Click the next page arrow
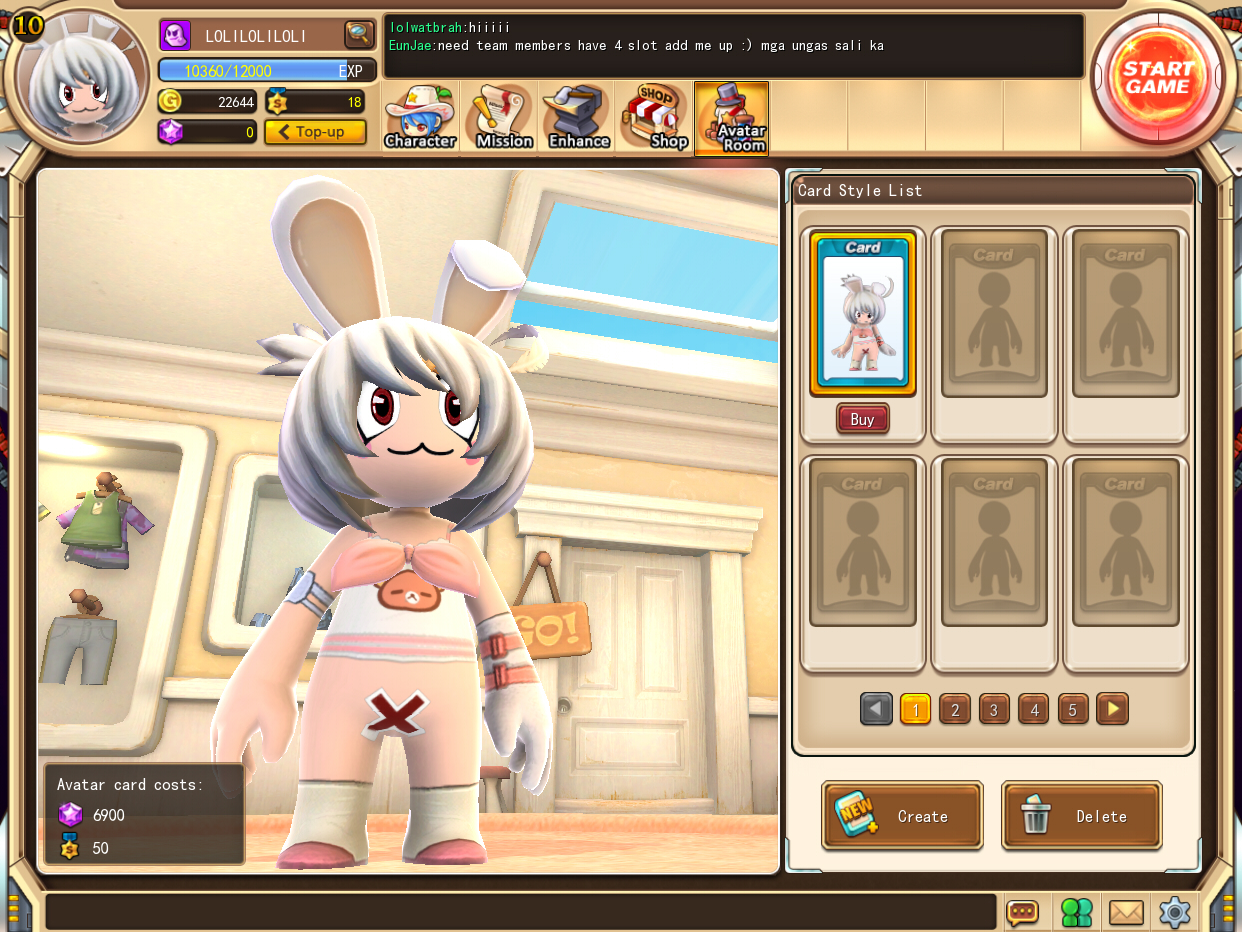This screenshot has height=932, width=1242. tap(1112, 710)
